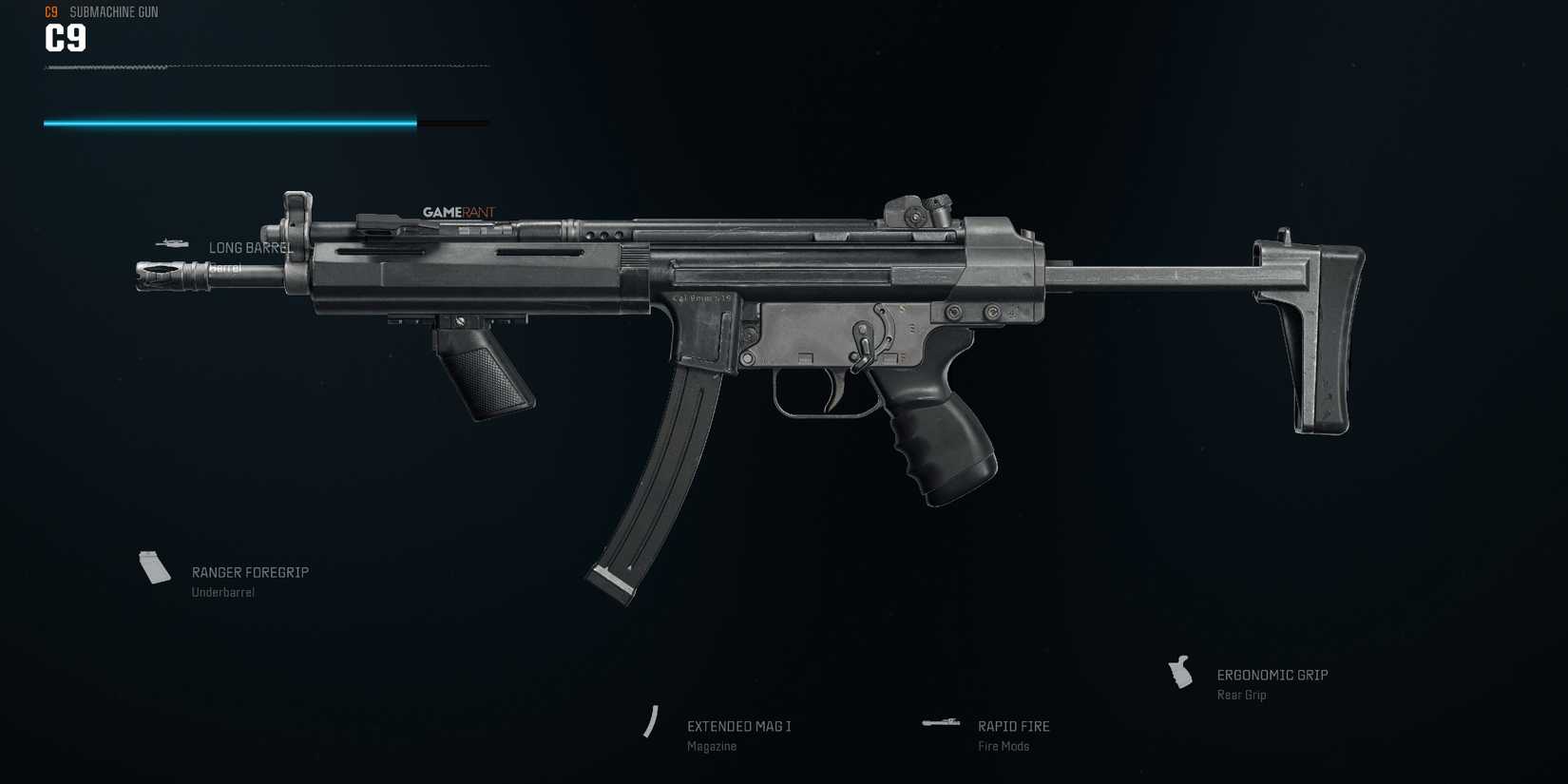Select the SUBMACHINE GUN category text
Image resolution: width=1568 pixels, height=784 pixels.
113,11
